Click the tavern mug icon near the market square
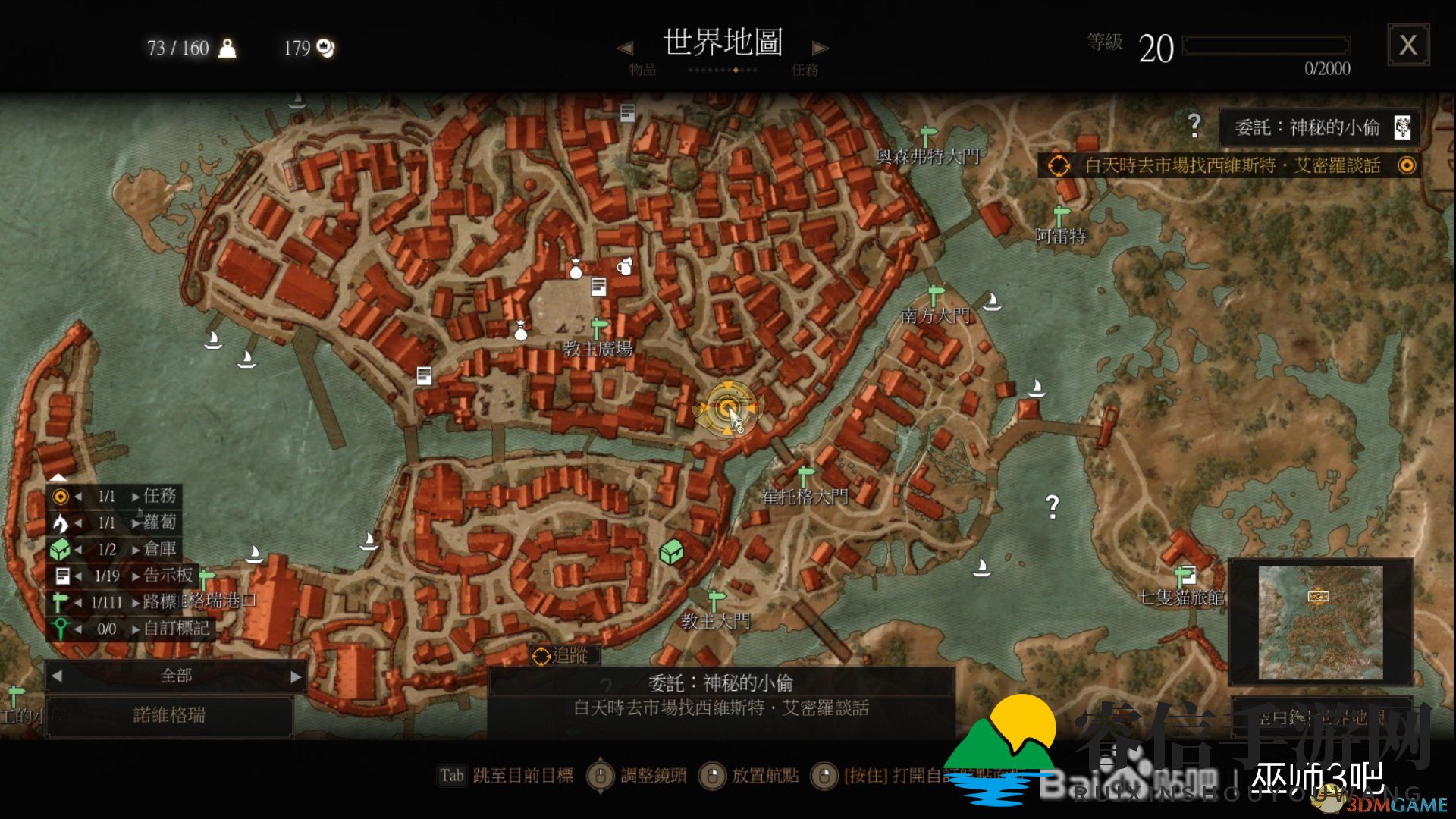The height and width of the screenshot is (819, 1456). pyautogui.click(x=625, y=268)
